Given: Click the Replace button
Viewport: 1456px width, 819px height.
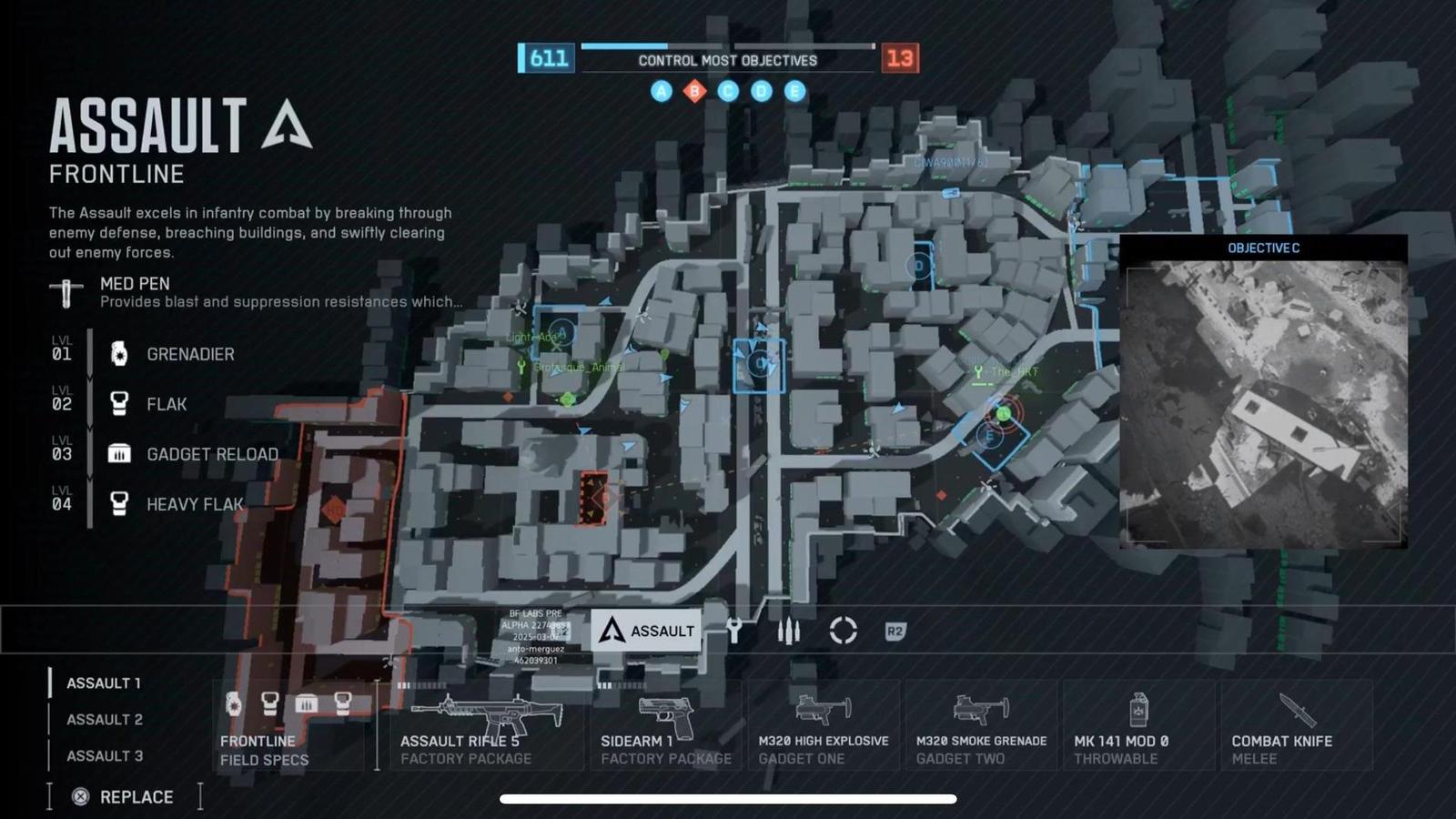Looking at the screenshot, I should tap(123, 796).
